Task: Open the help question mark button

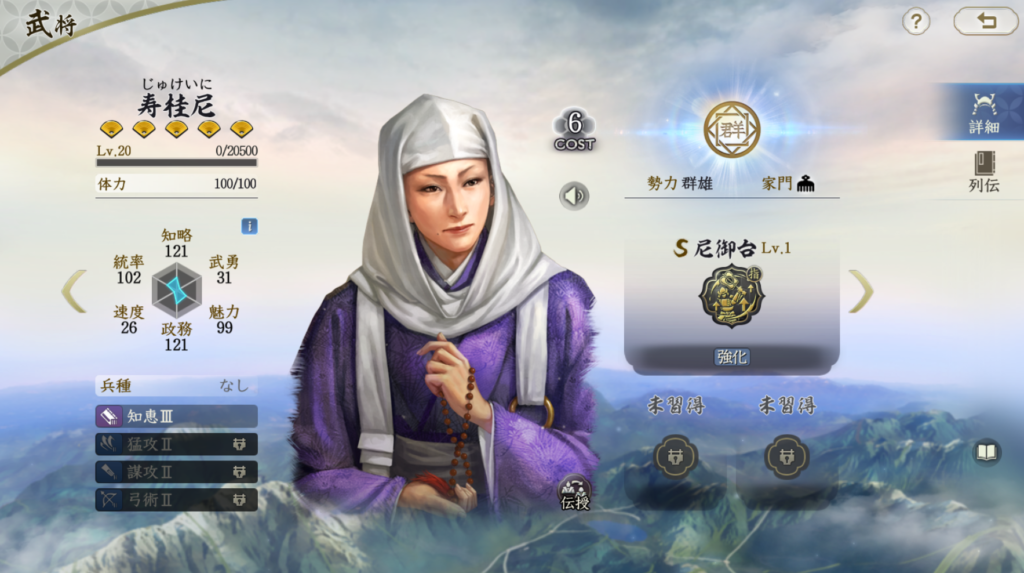Action: [916, 21]
